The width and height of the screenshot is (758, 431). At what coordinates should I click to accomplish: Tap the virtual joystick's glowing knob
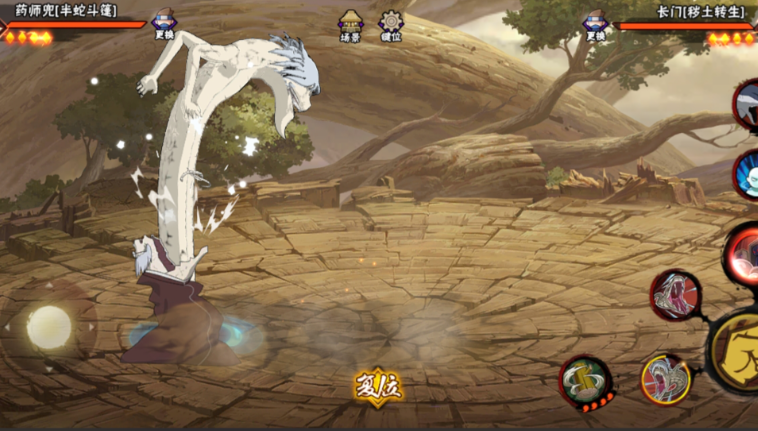click(x=49, y=326)
